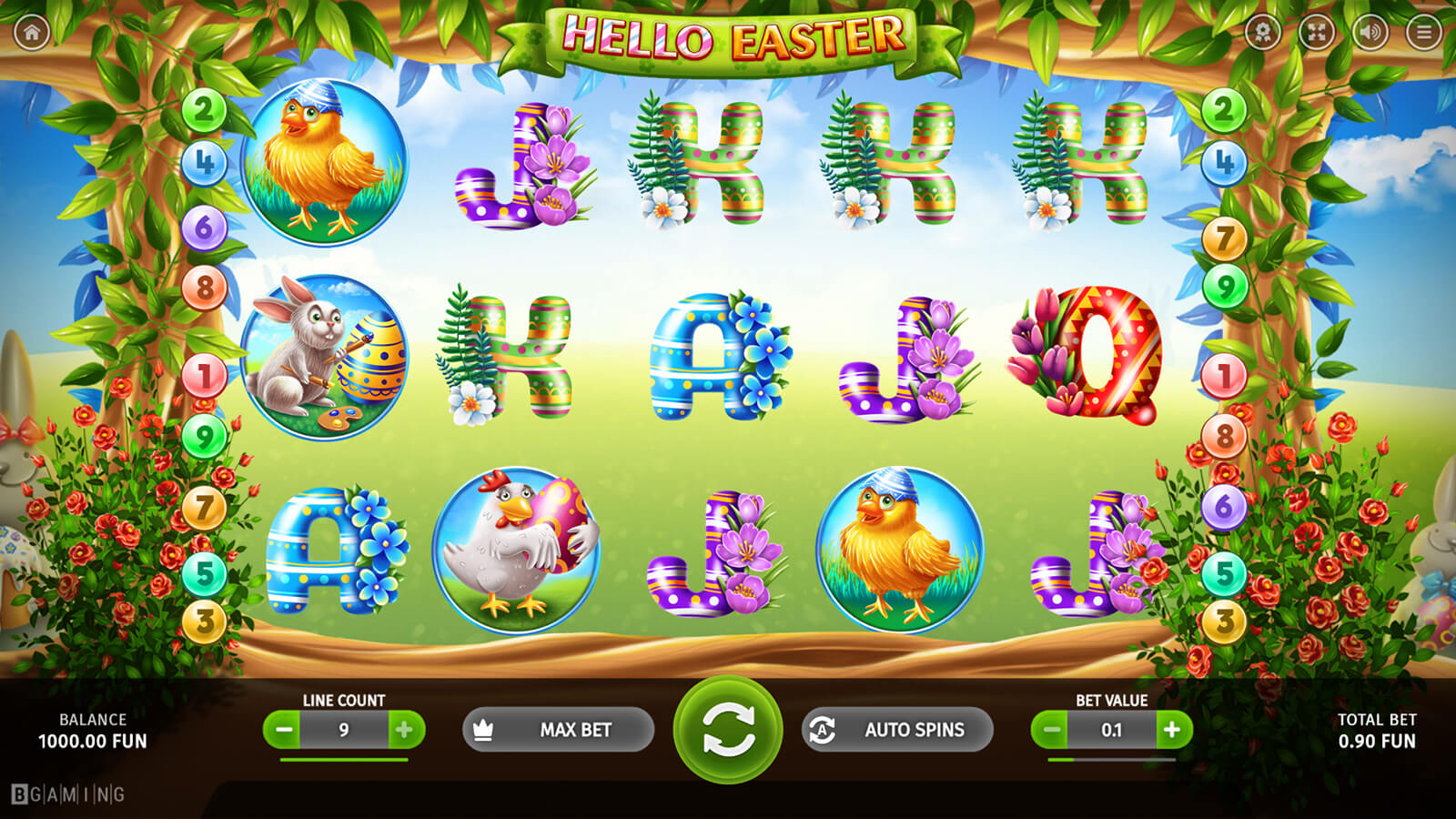Image resolution: width=1456 pixels, height=819 pixels.
Task: Mute the game sound
Action: click(x=1370, y=33)
